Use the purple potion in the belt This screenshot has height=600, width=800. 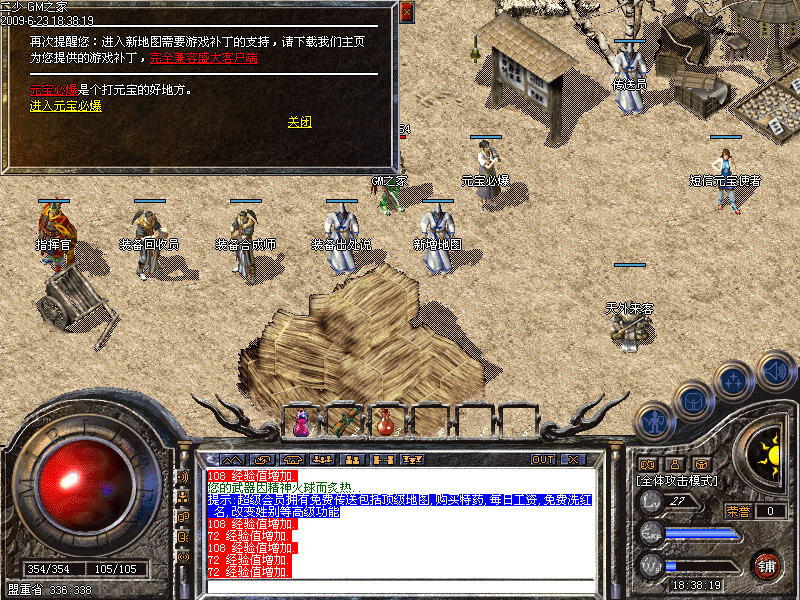click(x=301, y=423)
